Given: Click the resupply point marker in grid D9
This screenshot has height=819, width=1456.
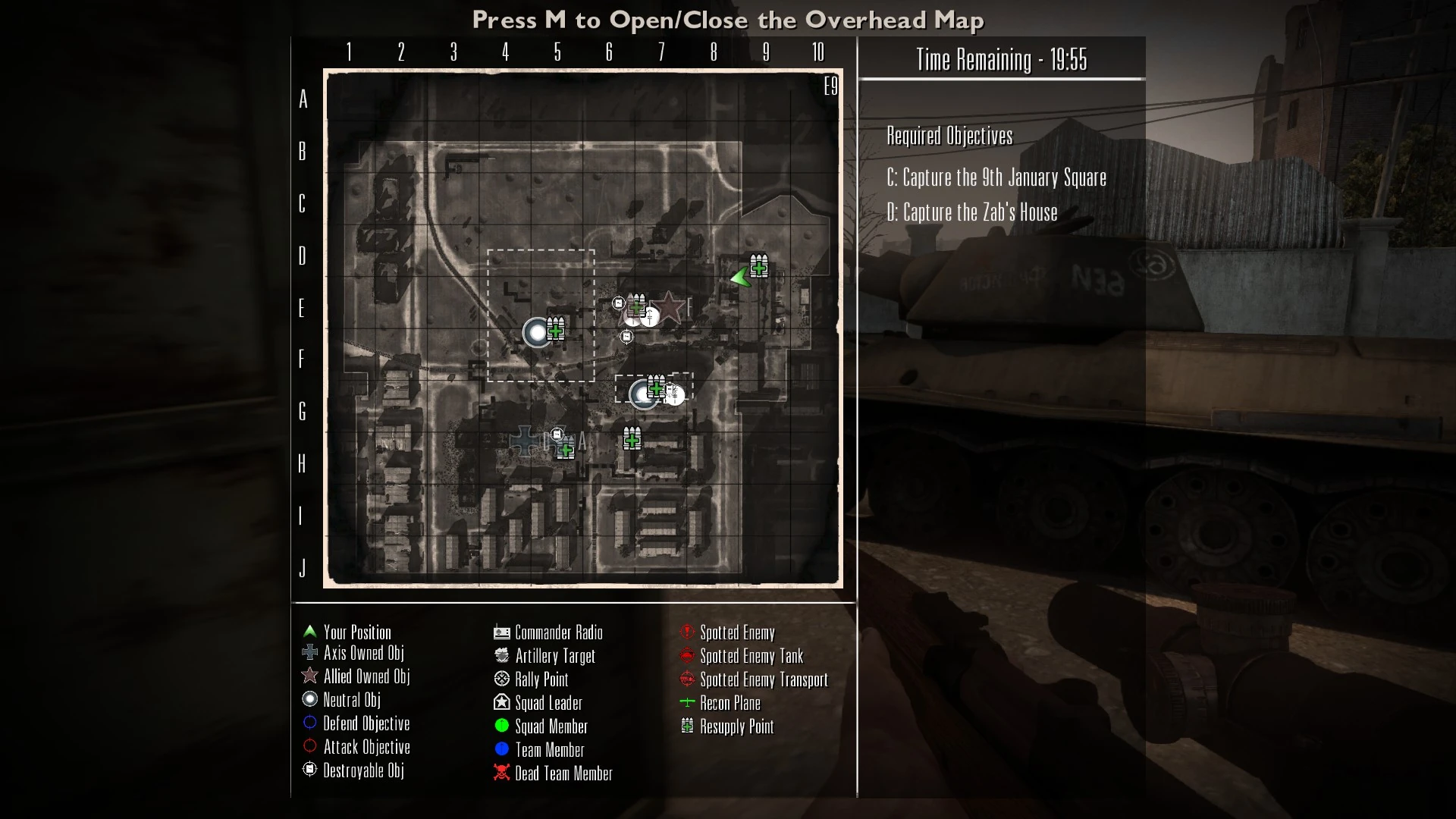Looking at the screenshot, I should coord(759,266).
